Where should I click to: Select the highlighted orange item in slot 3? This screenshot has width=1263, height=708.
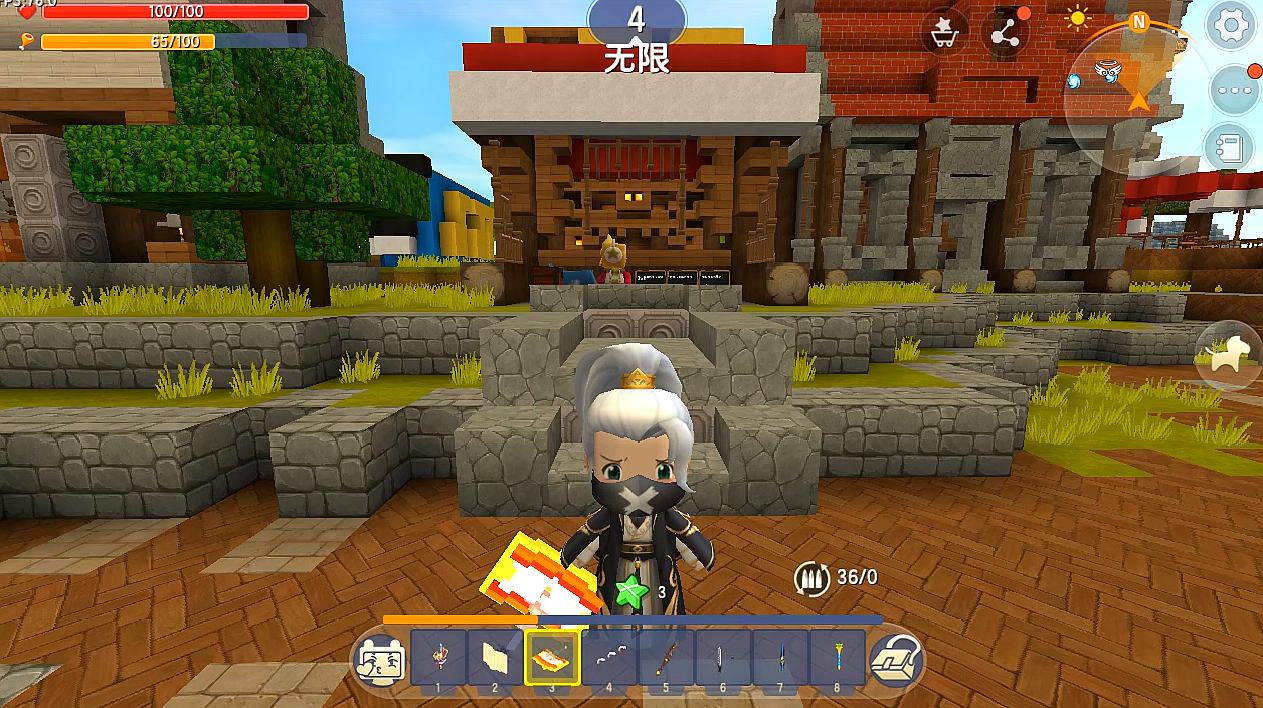point(552,658)
